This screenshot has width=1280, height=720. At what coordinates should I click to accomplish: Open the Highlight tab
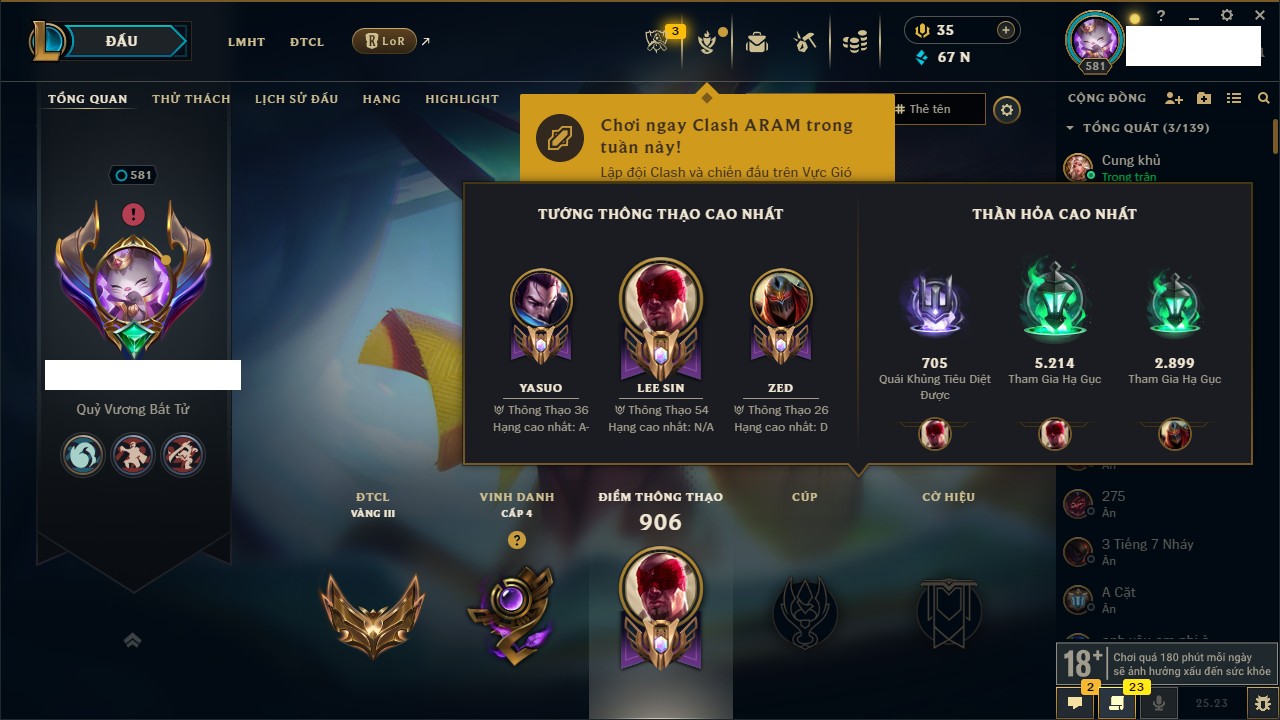pyautogui.click(x=461, y=99)
